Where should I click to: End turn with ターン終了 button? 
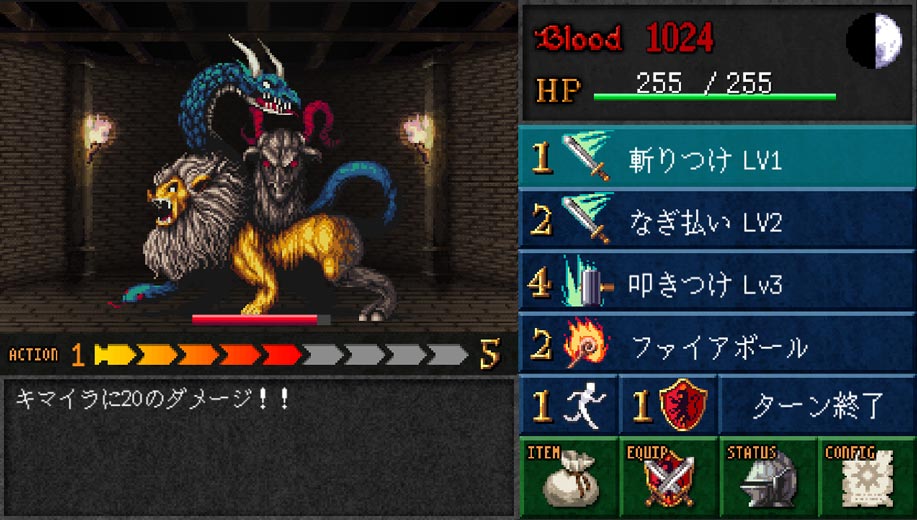tap(817, 406)
